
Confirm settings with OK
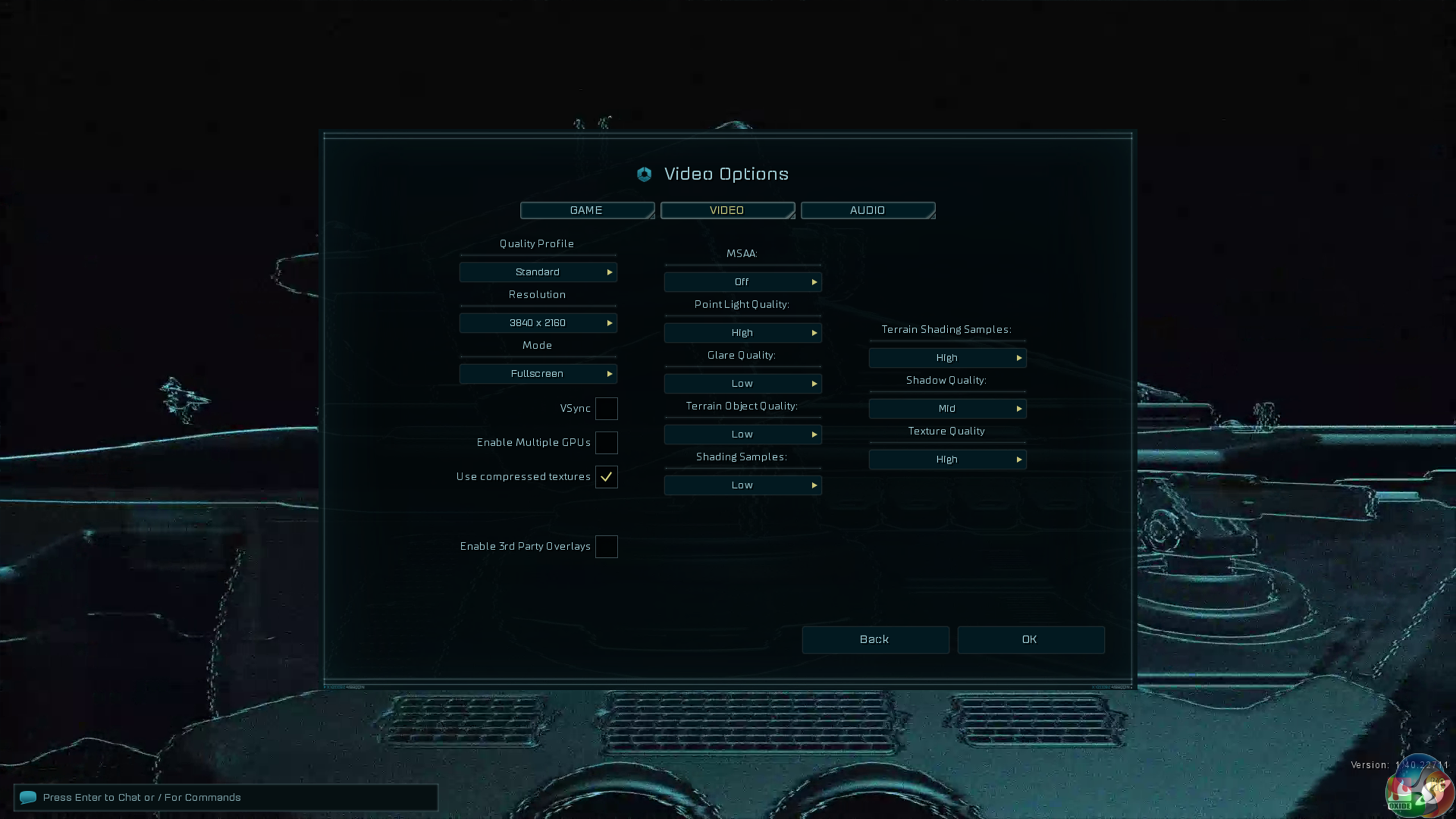click(x=1030, y=639)
